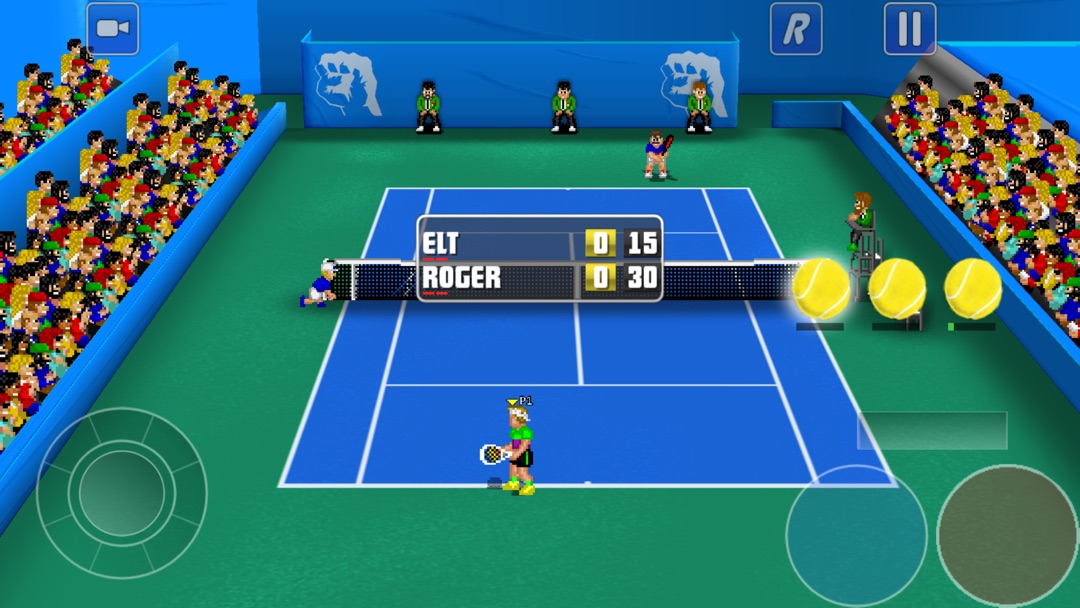Hit the olive circular action button

point(1007,536)
